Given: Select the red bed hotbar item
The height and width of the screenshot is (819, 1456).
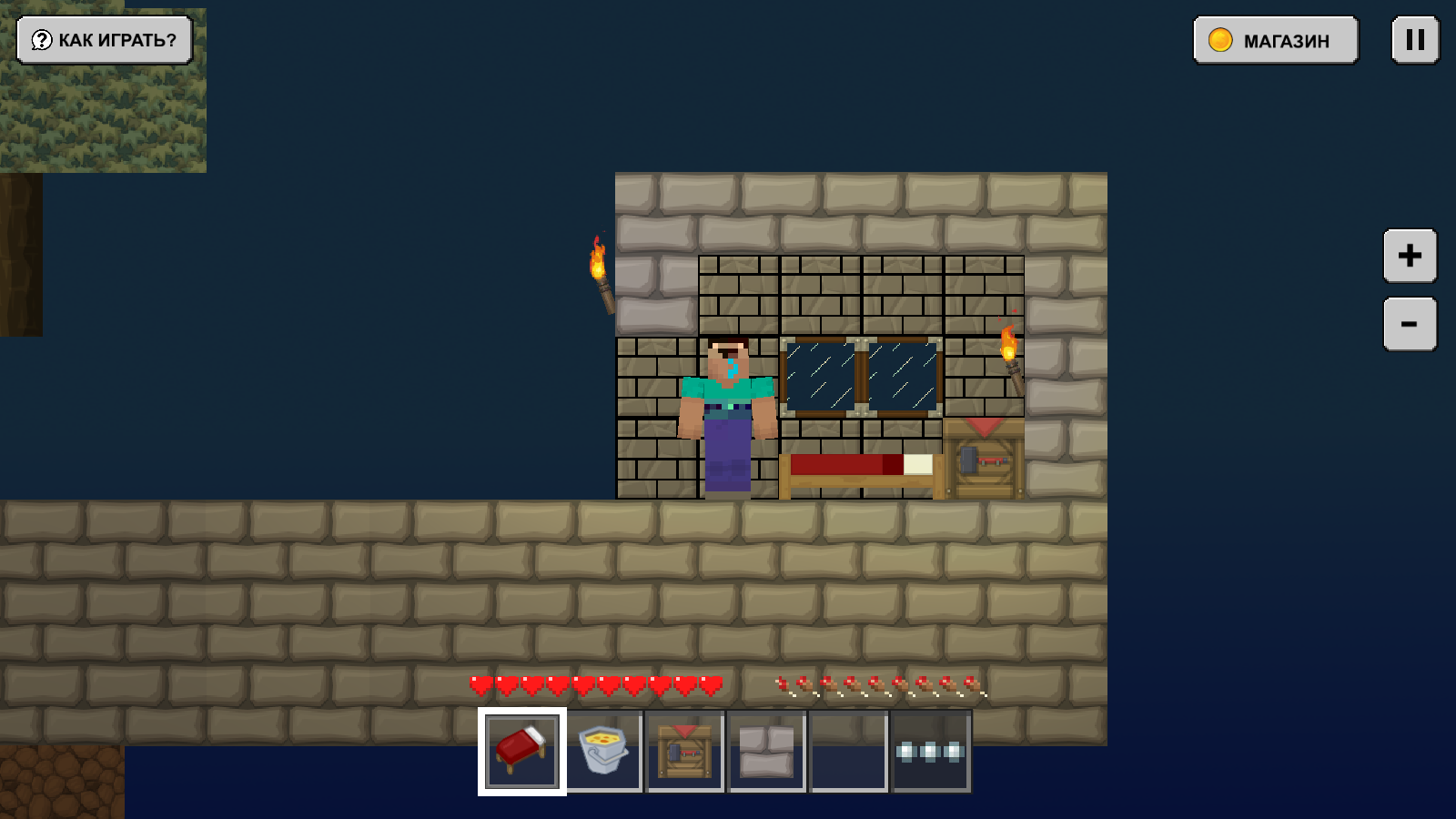Looking at the screenshot, I should coord(521,751).
